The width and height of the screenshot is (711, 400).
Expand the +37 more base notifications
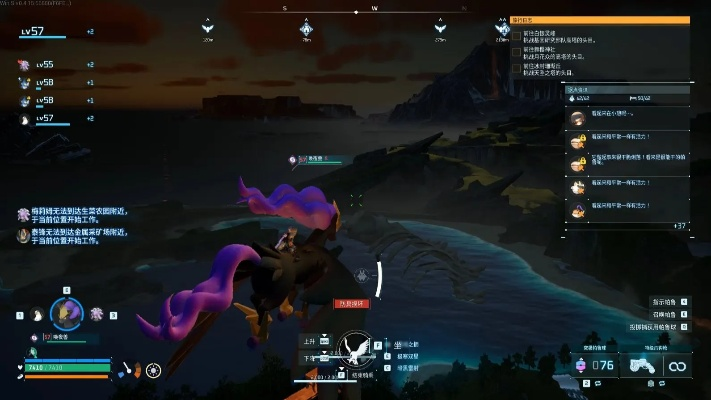(x=679, y=226)
